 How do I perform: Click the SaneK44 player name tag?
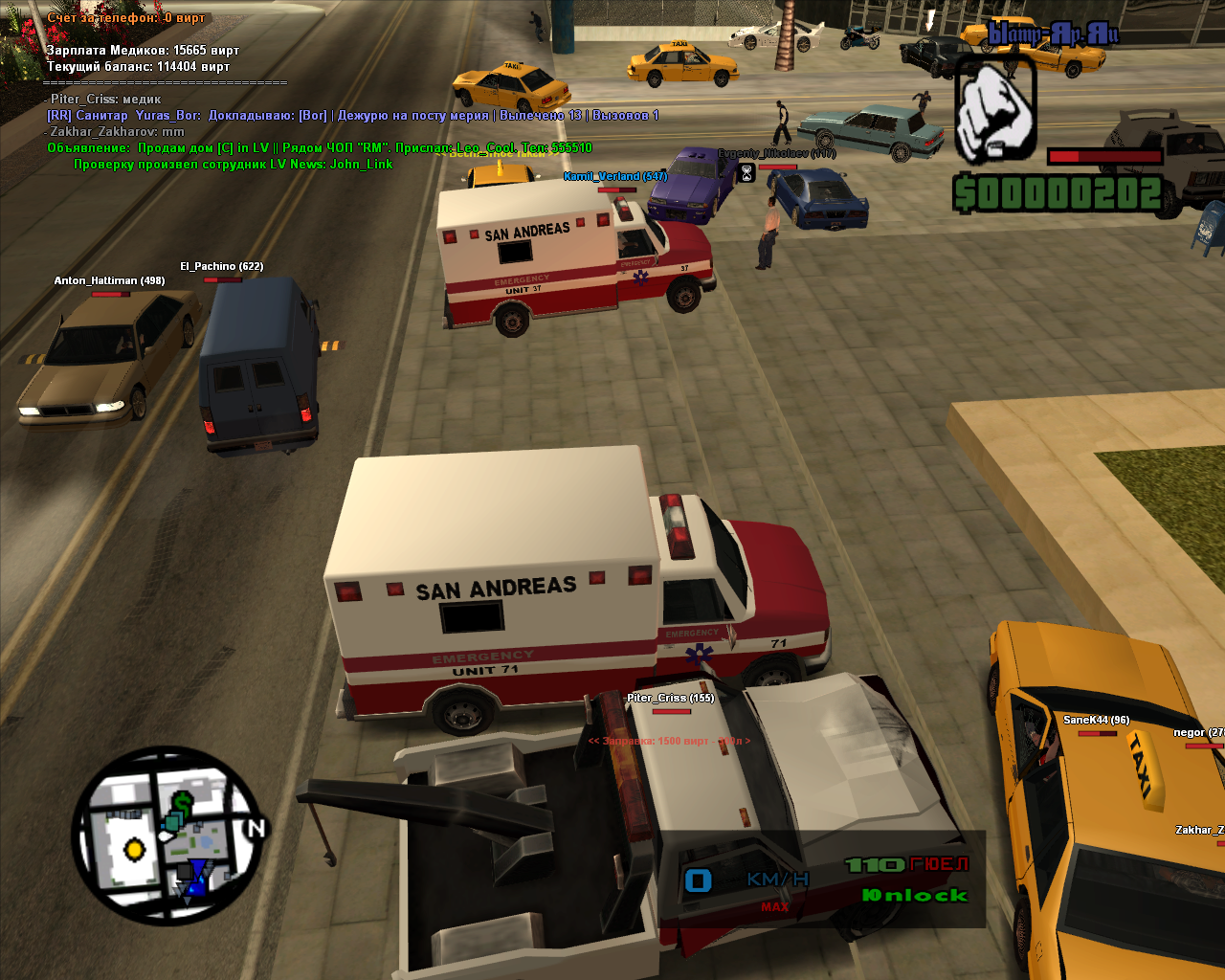coord(1096,721)
